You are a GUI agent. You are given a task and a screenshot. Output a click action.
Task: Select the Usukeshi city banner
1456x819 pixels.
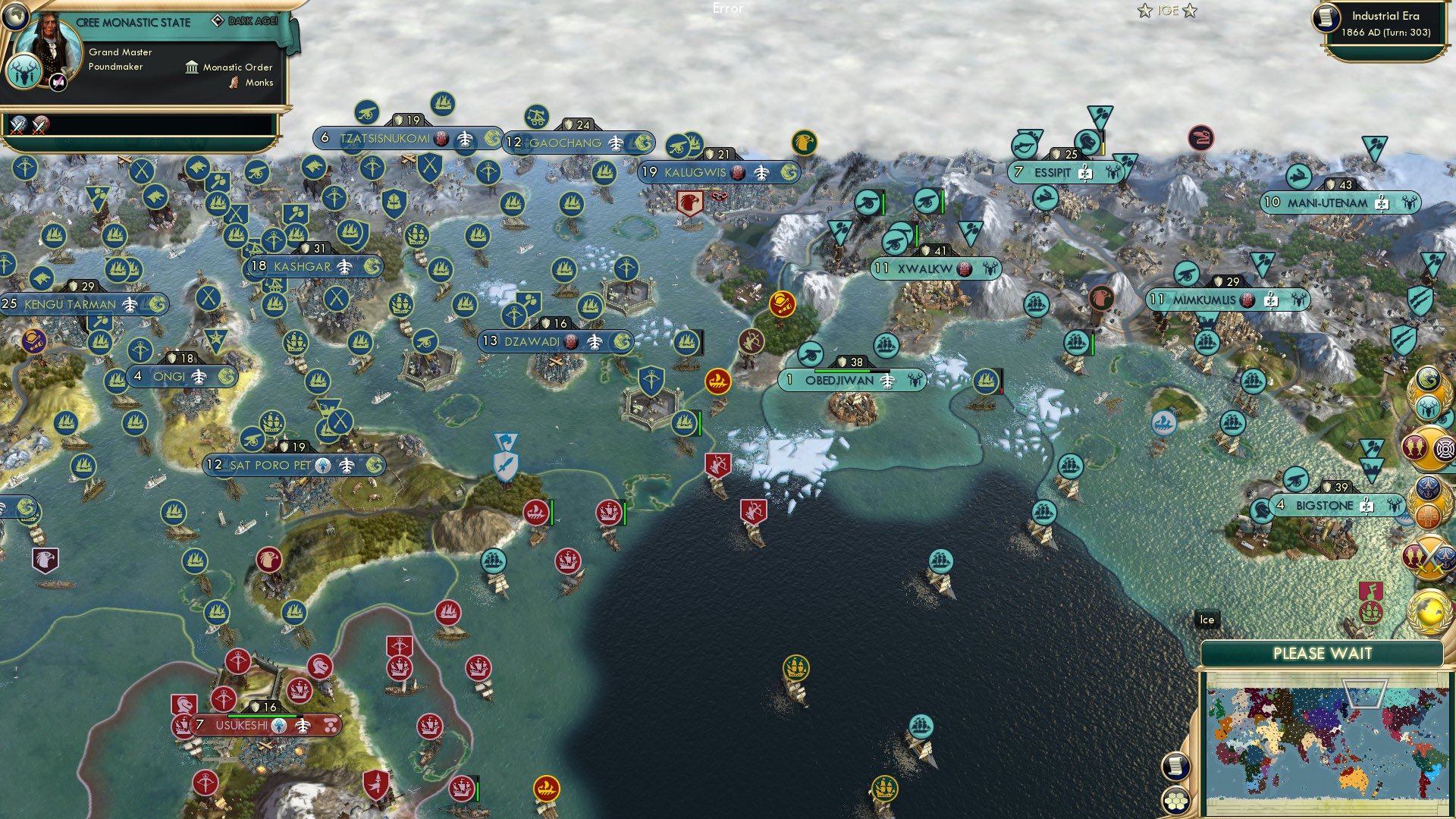tap(241, 725)
